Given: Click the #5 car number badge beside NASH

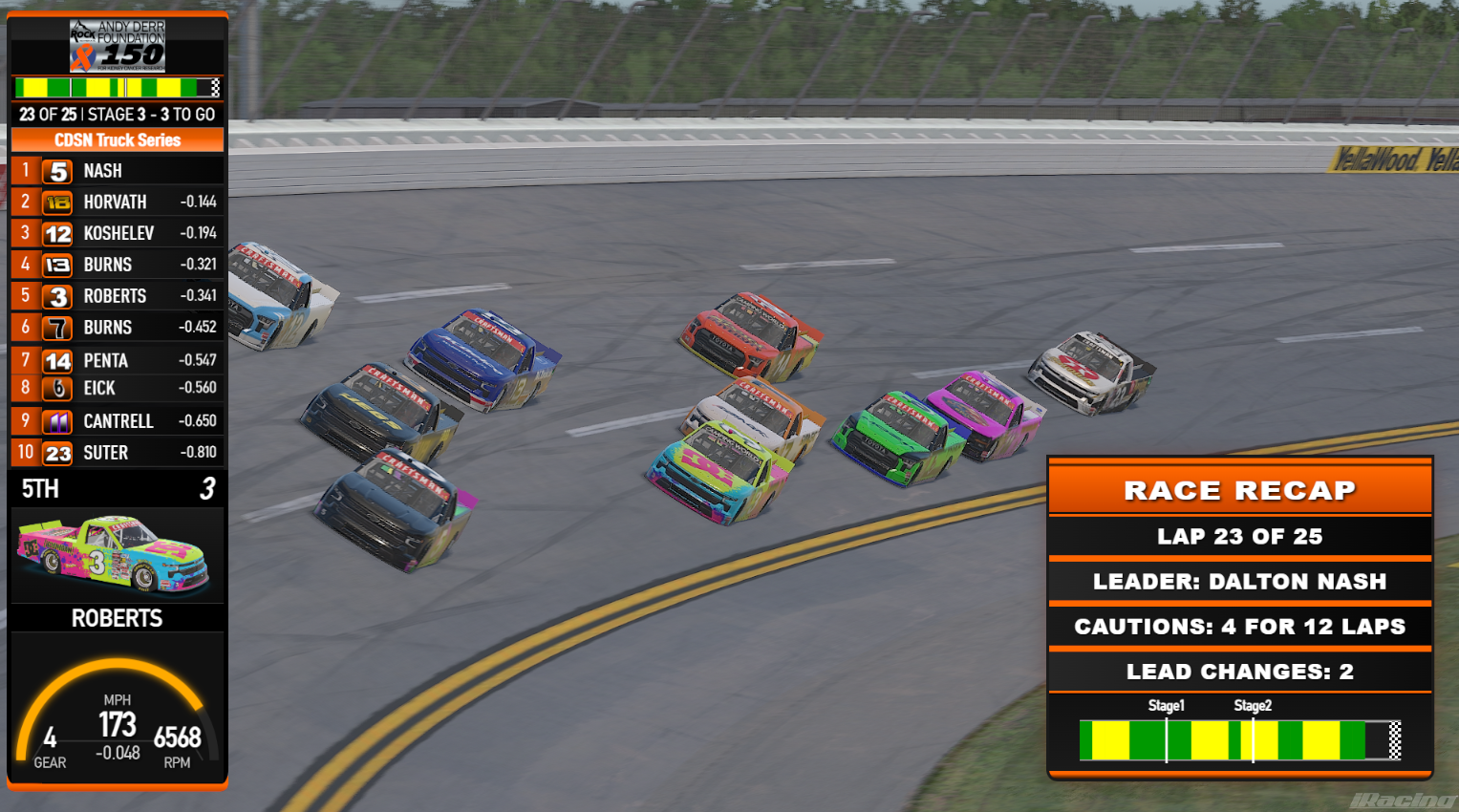Looking at the screenshot, I should pos(57,170).
